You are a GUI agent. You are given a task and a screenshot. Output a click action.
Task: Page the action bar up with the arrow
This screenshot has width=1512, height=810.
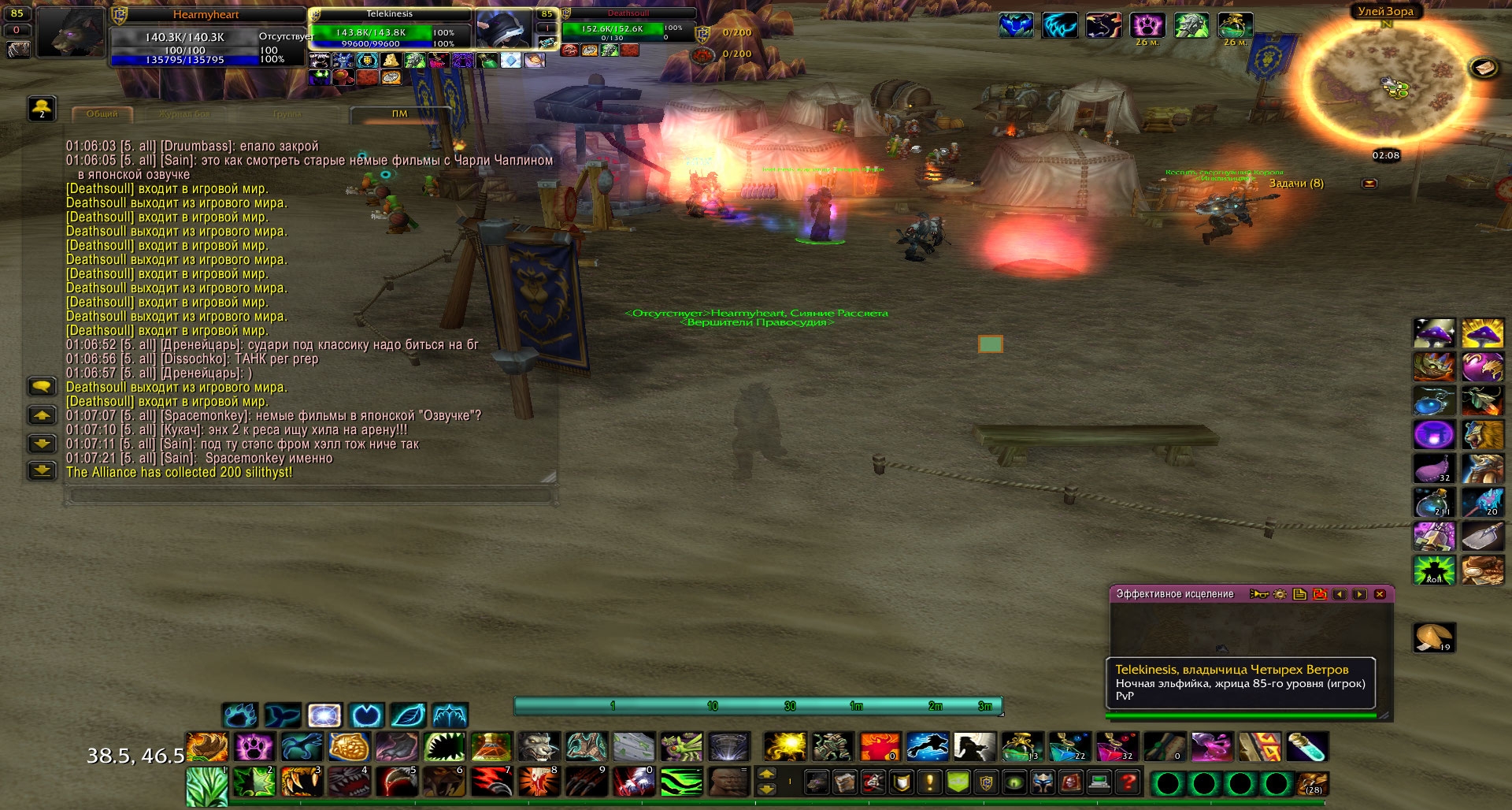(x=766, y=775)
